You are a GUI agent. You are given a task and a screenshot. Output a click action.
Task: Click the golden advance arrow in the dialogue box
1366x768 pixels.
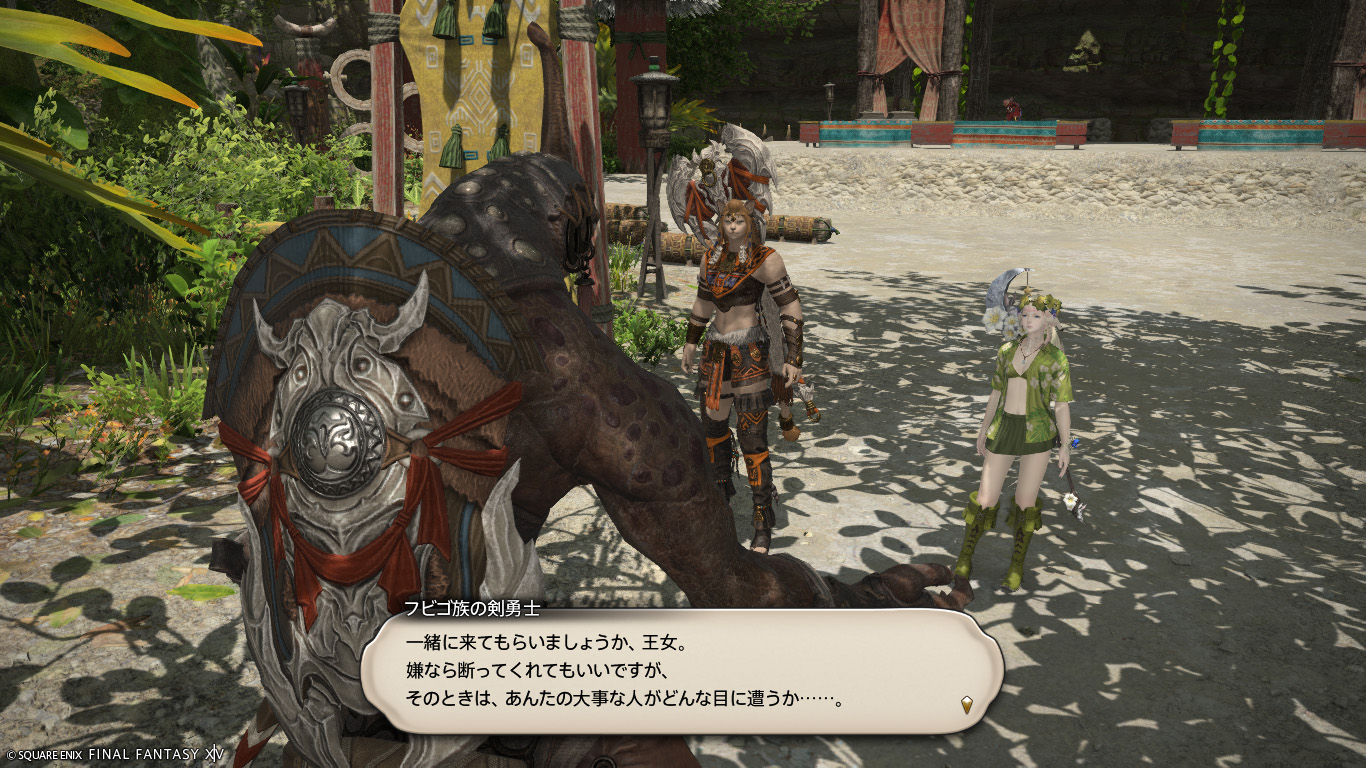point(967,705)
